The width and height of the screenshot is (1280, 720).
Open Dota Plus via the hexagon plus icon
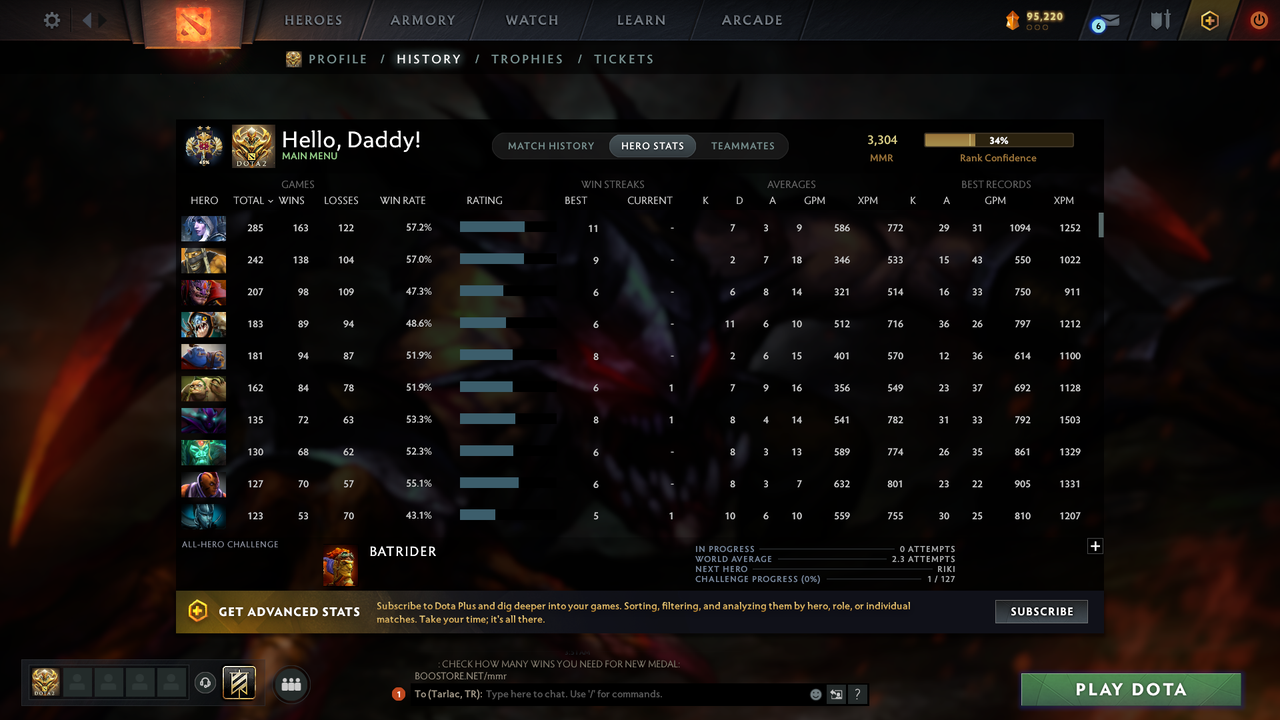click(1209, 19)
